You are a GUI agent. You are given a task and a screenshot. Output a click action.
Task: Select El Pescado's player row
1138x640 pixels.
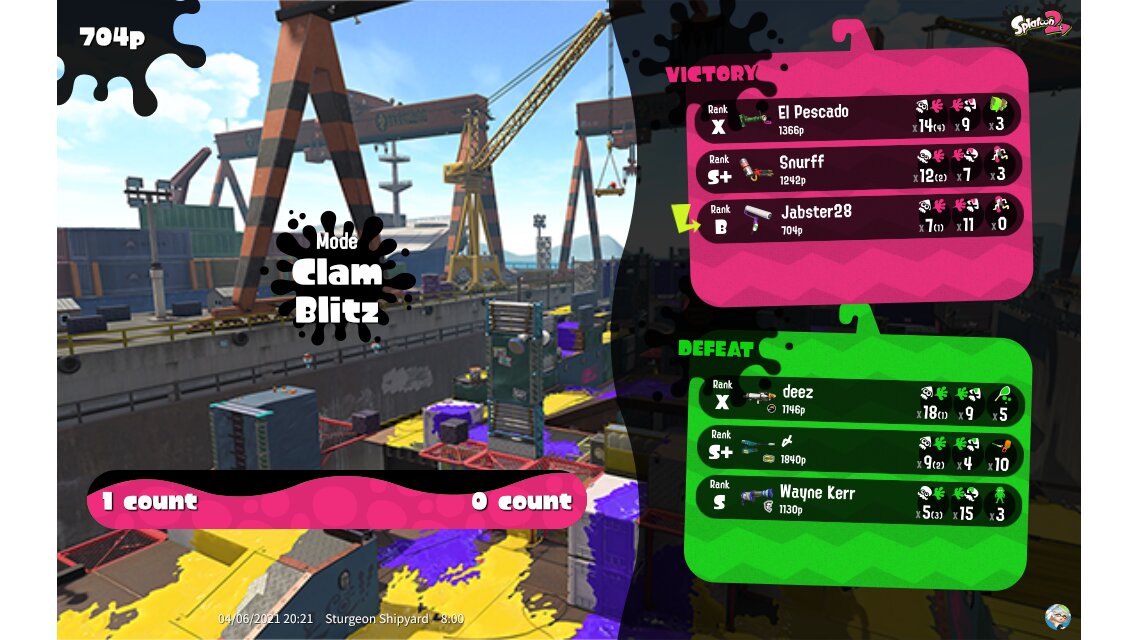858,117
